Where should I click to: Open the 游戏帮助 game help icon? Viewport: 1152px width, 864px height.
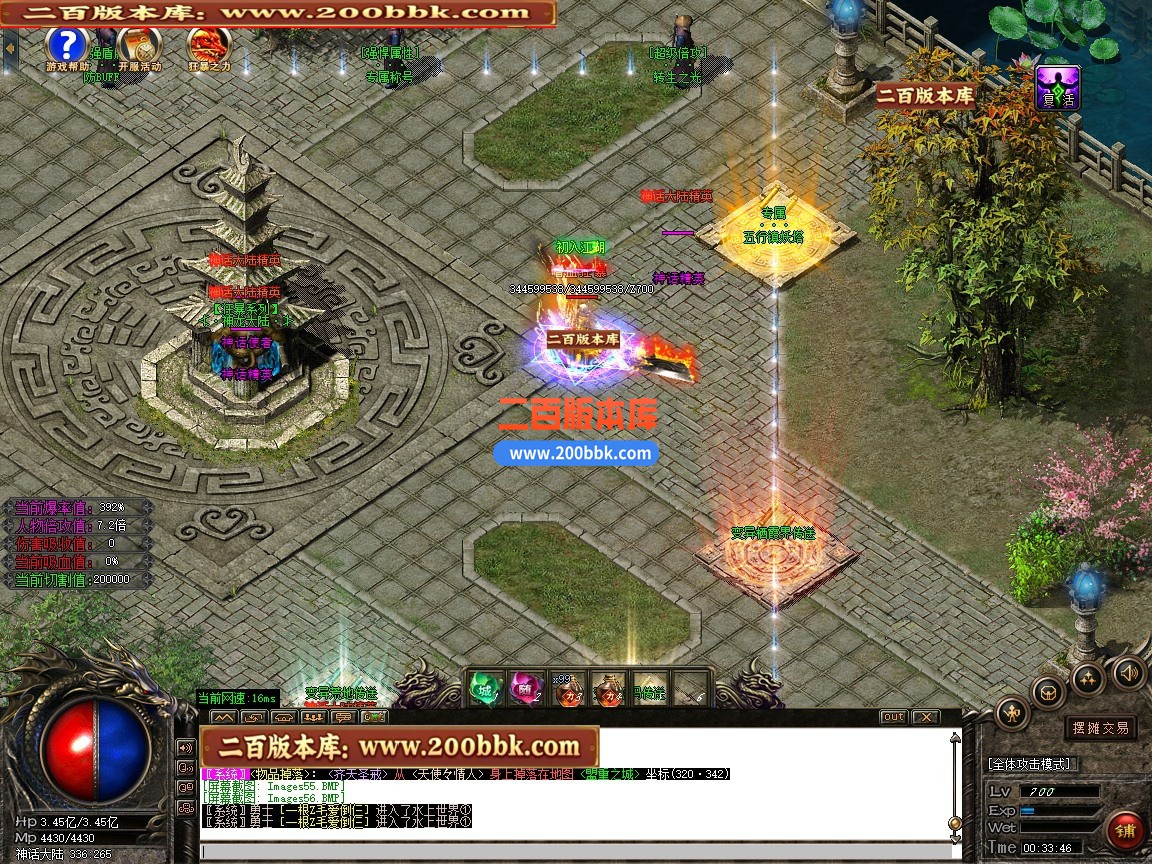pyautogui.click(x=67, y=45)
